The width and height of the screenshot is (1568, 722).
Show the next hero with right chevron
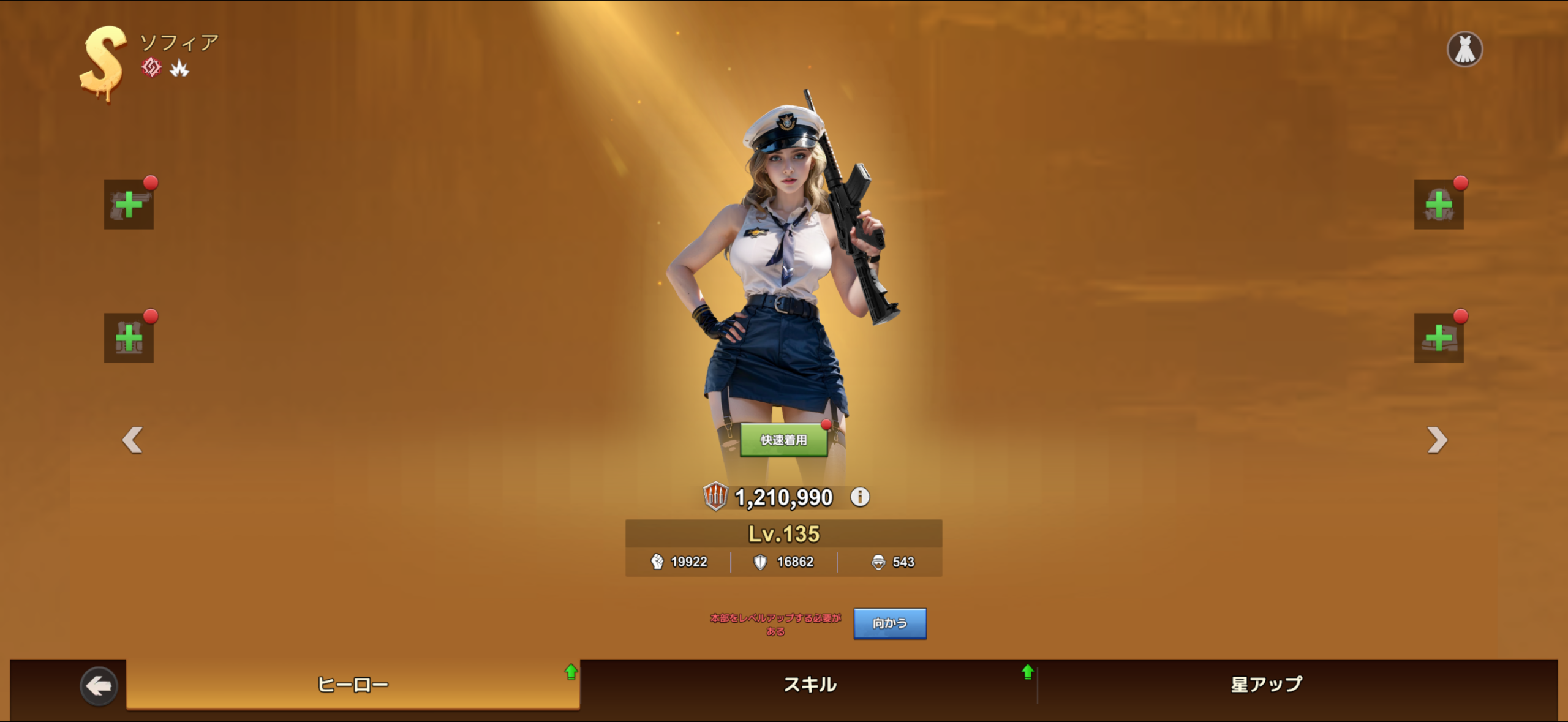(x=1436, y=440)
